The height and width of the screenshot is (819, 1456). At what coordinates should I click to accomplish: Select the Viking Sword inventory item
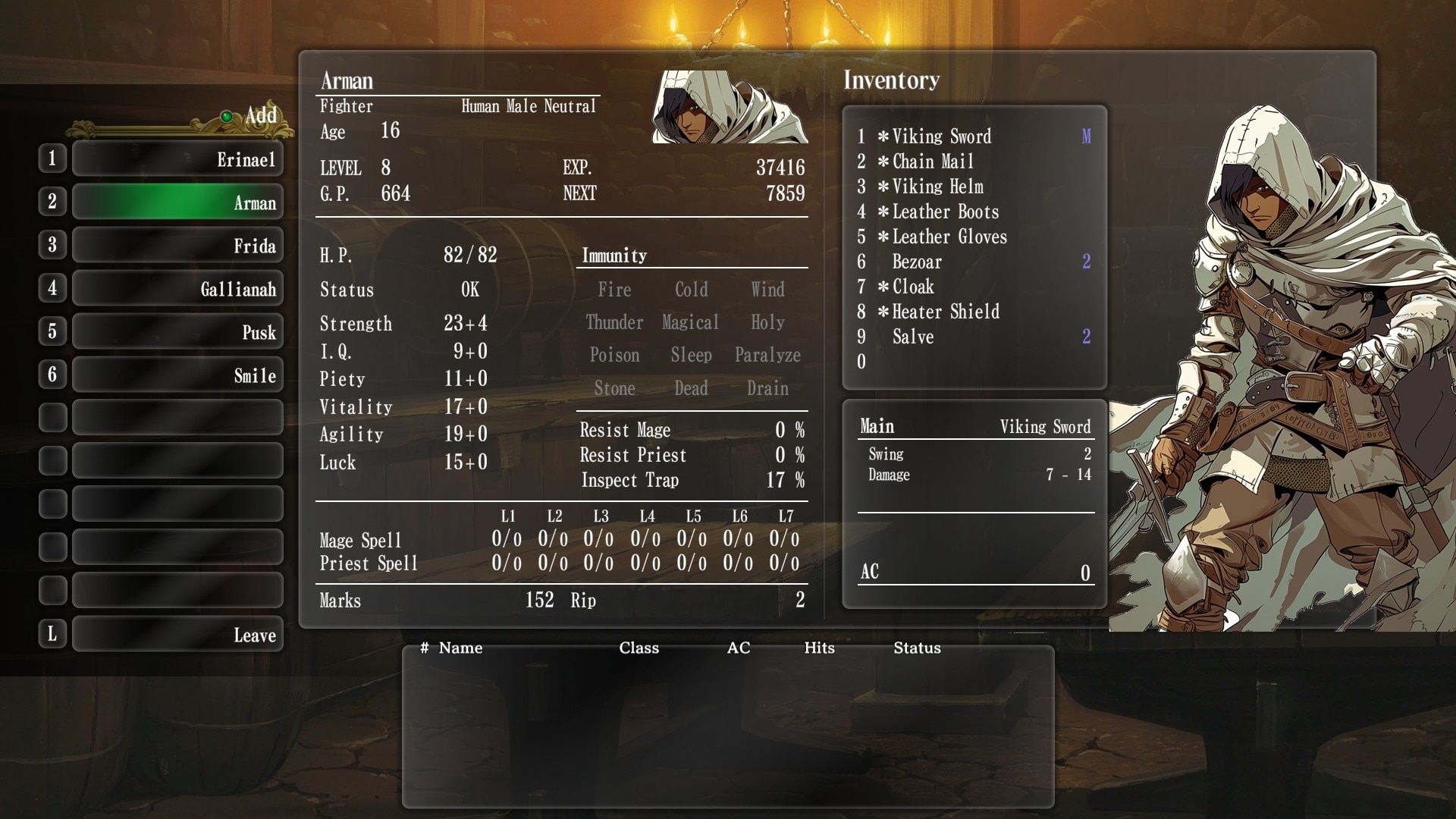point(941,136)
